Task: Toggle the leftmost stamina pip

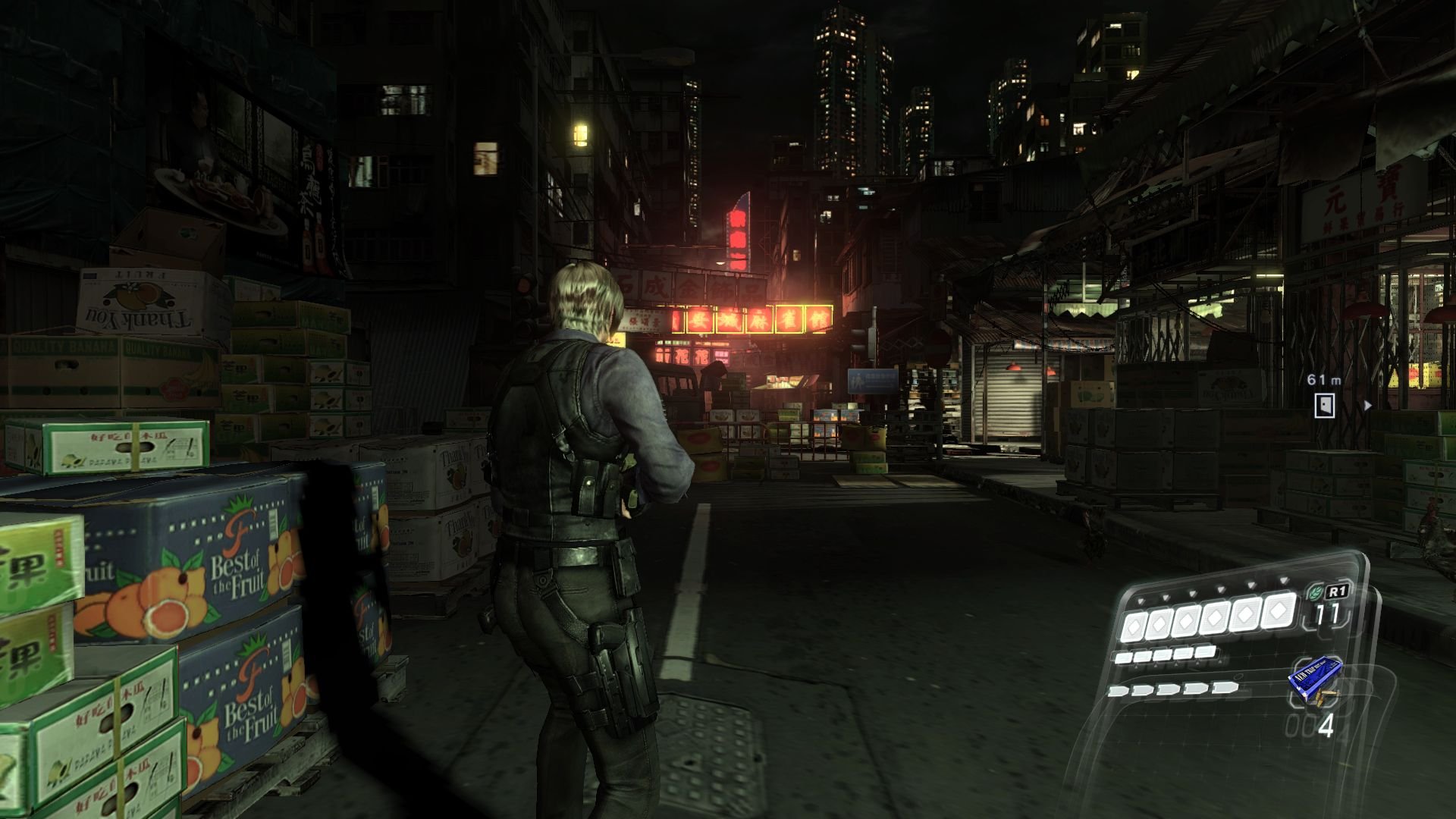Action: (1123, 657)
